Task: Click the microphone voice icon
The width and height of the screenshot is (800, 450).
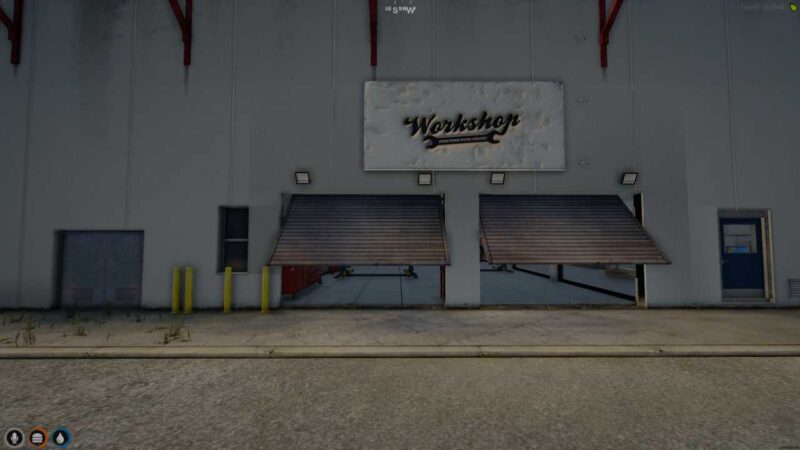Action: pos(14,438)
